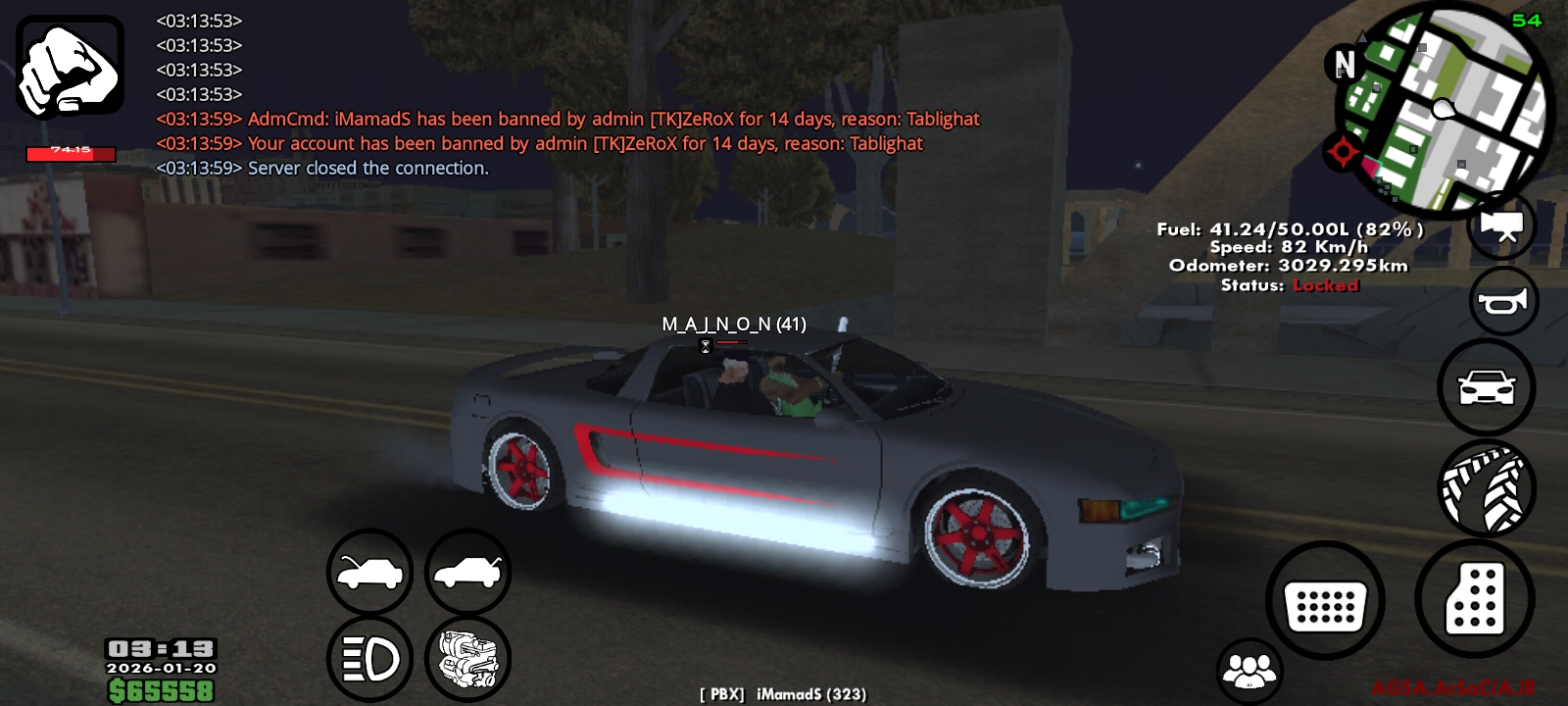This screenshot has width=1568, height=706.
Task: Open the car trunk
Action: (x=467, y=573)
